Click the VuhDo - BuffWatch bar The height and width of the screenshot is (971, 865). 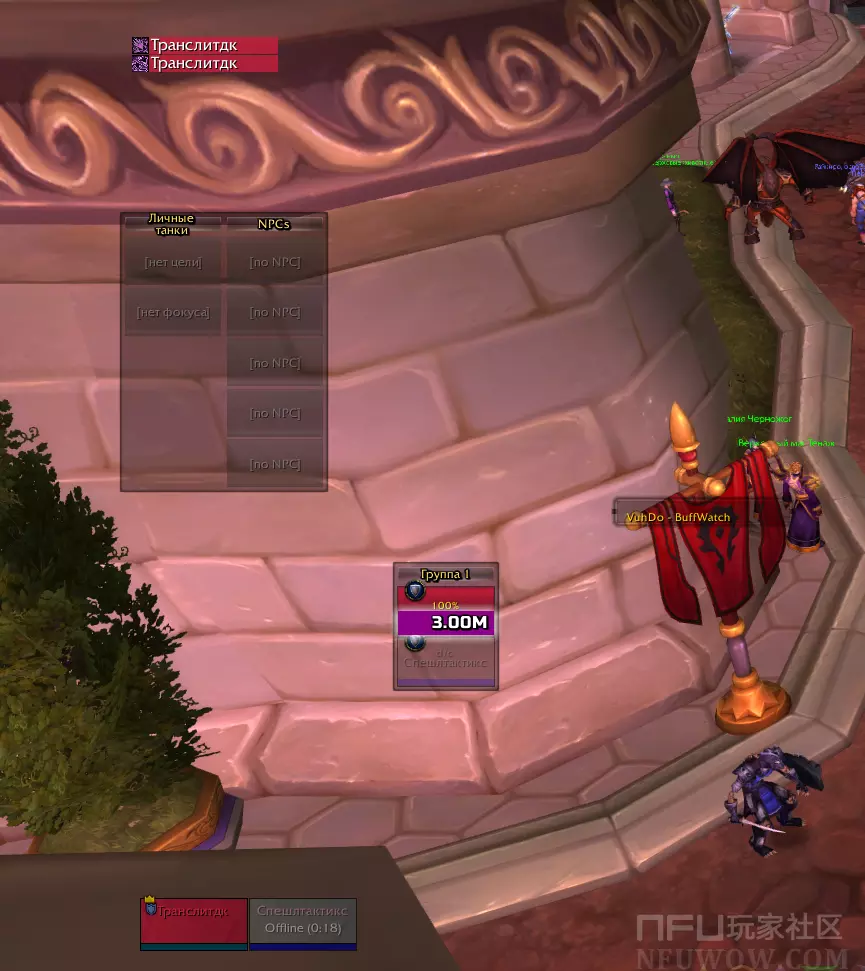(x=678, y=517)
